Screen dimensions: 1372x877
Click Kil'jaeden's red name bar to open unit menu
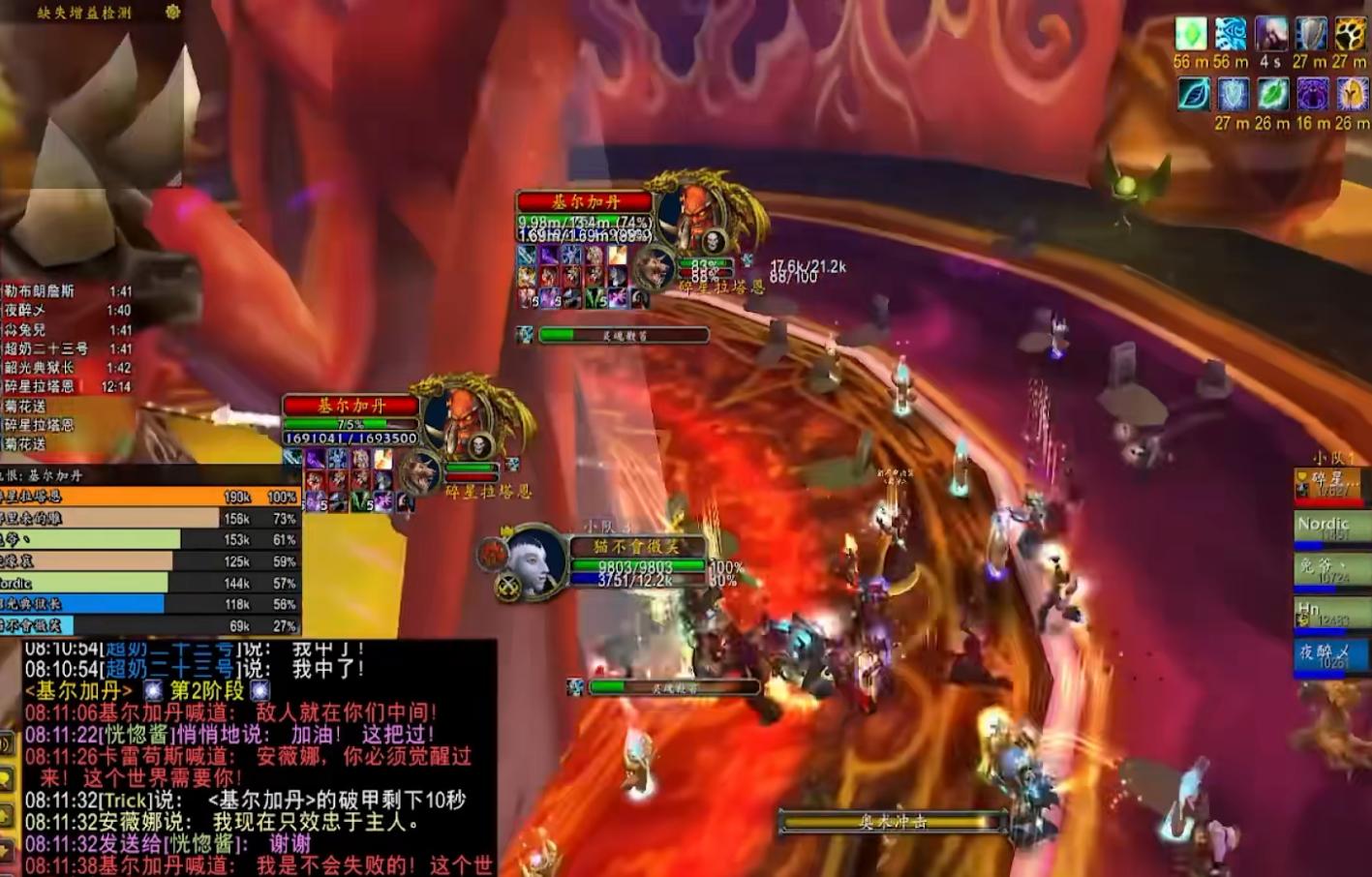tap(586, 204)
